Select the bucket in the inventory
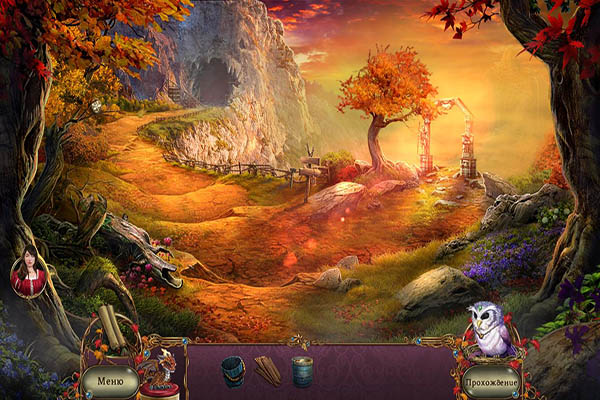Viewport: 600px width, 400px height. click(x=233, y=371)
